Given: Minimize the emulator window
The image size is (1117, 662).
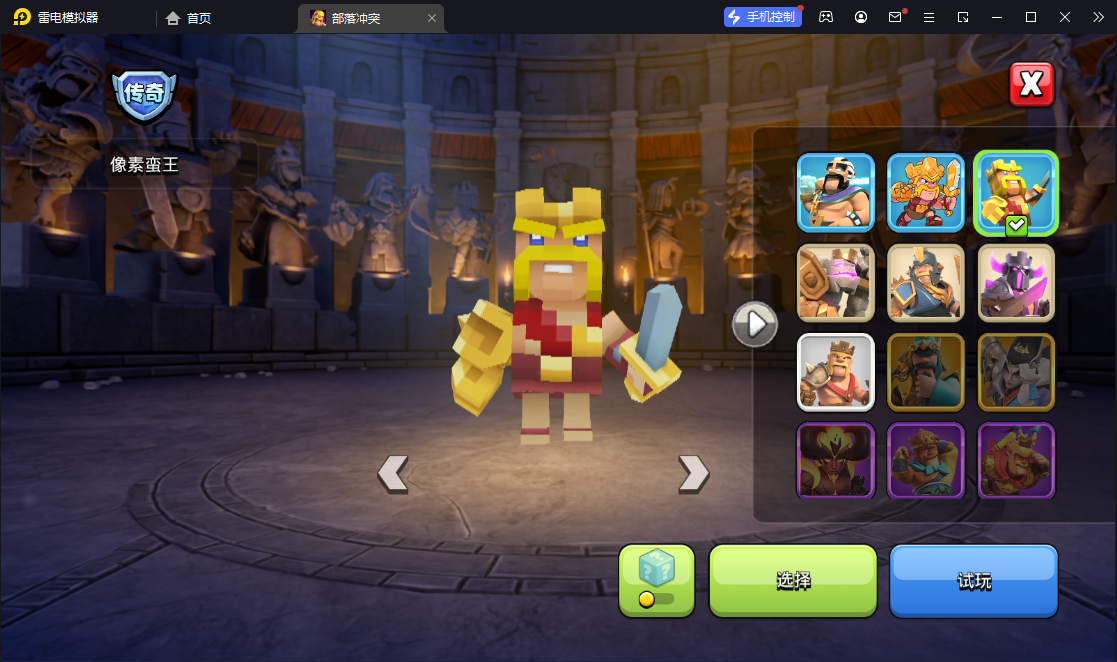Looking at the screenshot, I should (996, 17).
